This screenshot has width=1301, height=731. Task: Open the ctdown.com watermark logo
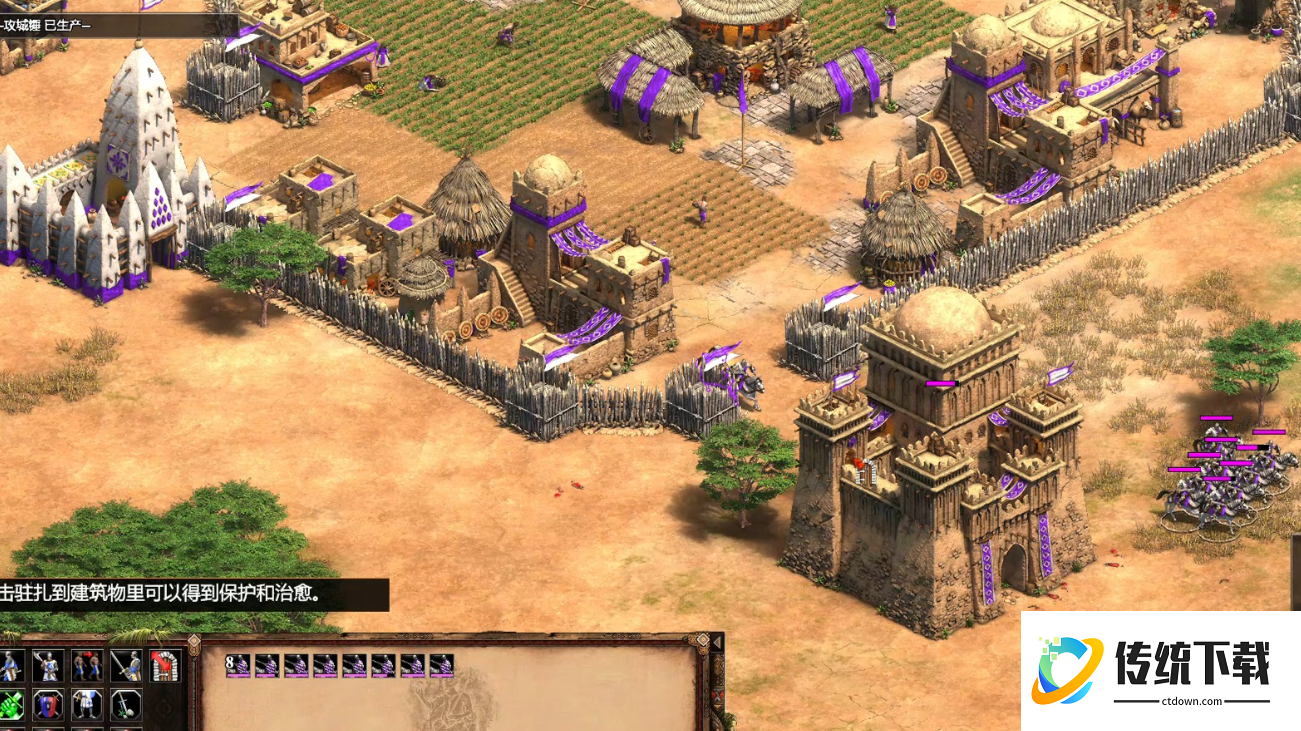pos(1160,670)
